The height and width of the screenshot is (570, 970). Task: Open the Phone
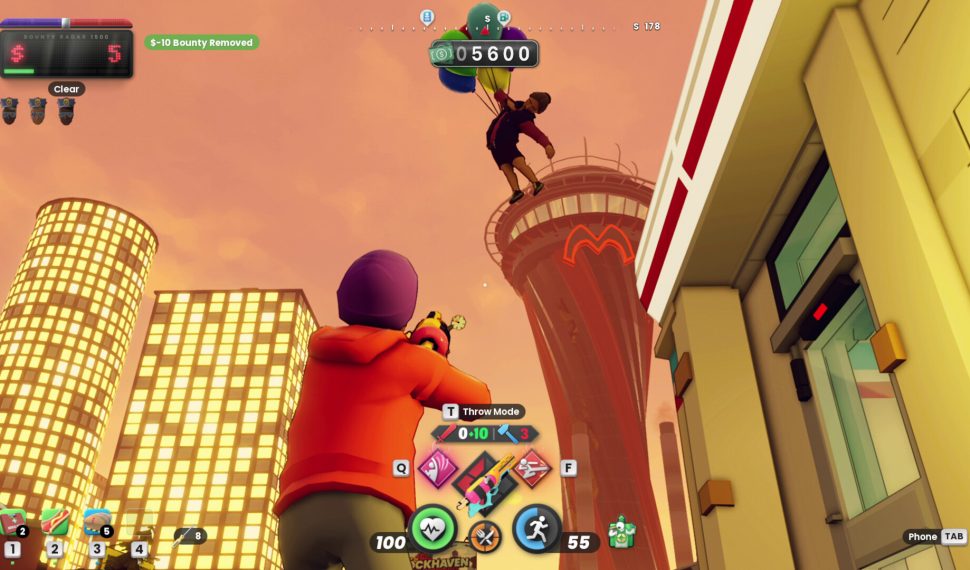(934, 537)
